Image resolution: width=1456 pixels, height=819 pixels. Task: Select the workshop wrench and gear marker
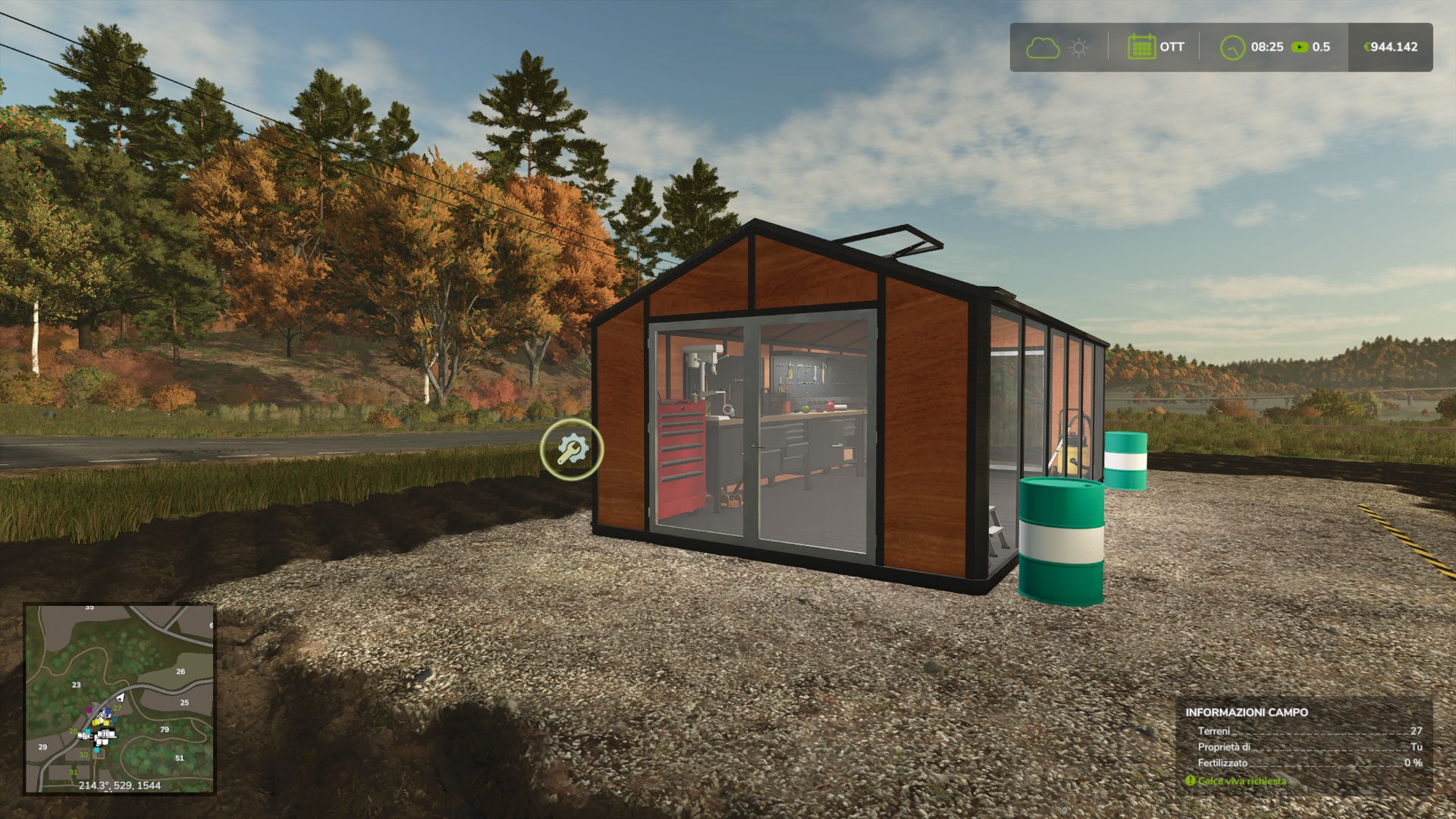coord(572,450)
